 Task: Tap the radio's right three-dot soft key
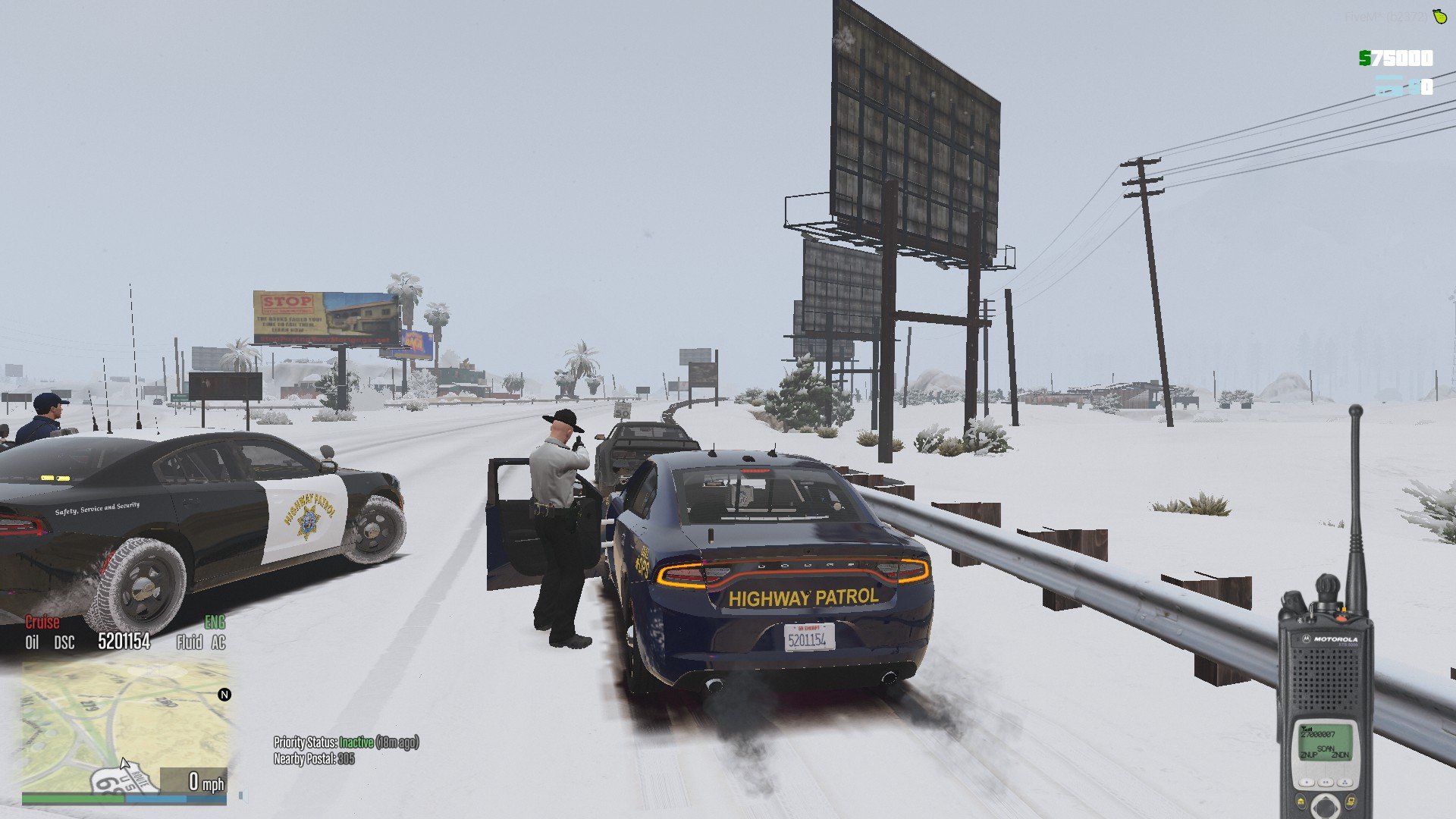[1345, 782]
